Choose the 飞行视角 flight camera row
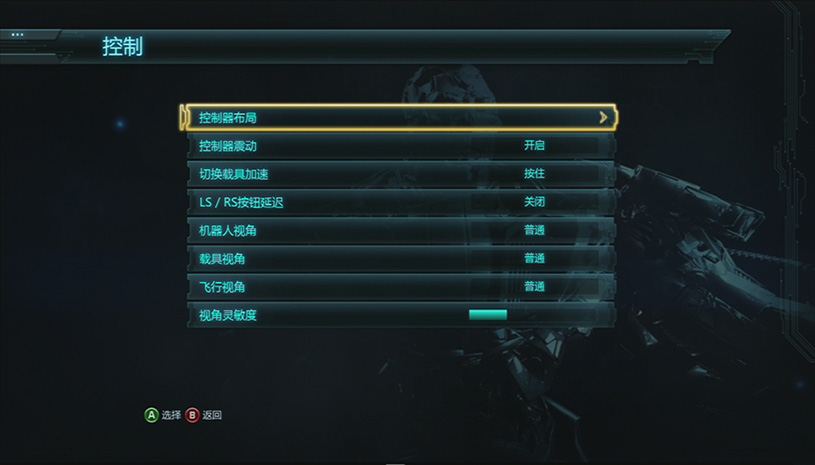 (400, 287)
